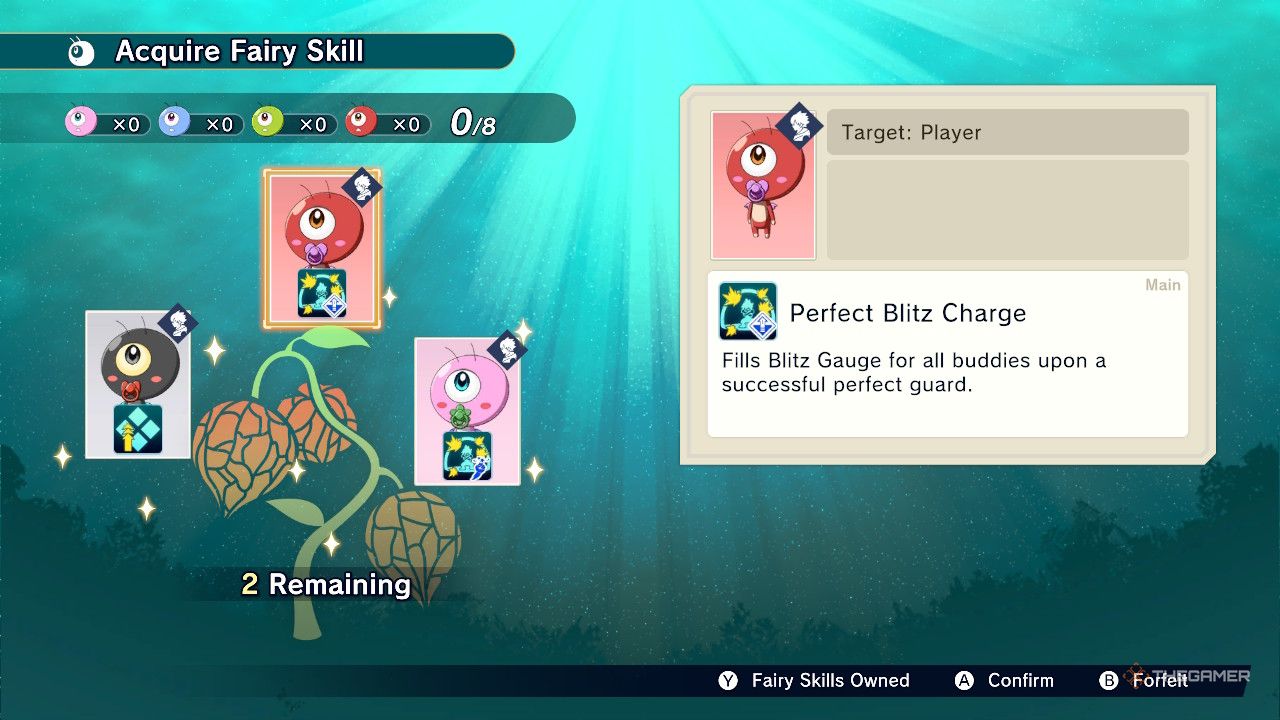
Task: Click the Target: Player field
Action: [x=1007, y=131]
